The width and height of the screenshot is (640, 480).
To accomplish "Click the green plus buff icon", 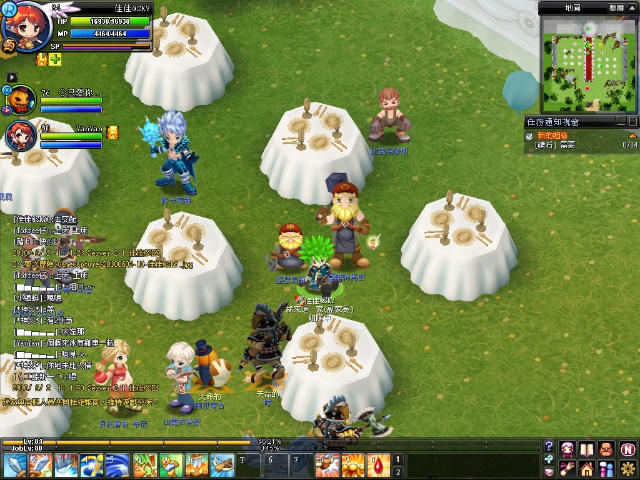I will click(x=56, y=61).
